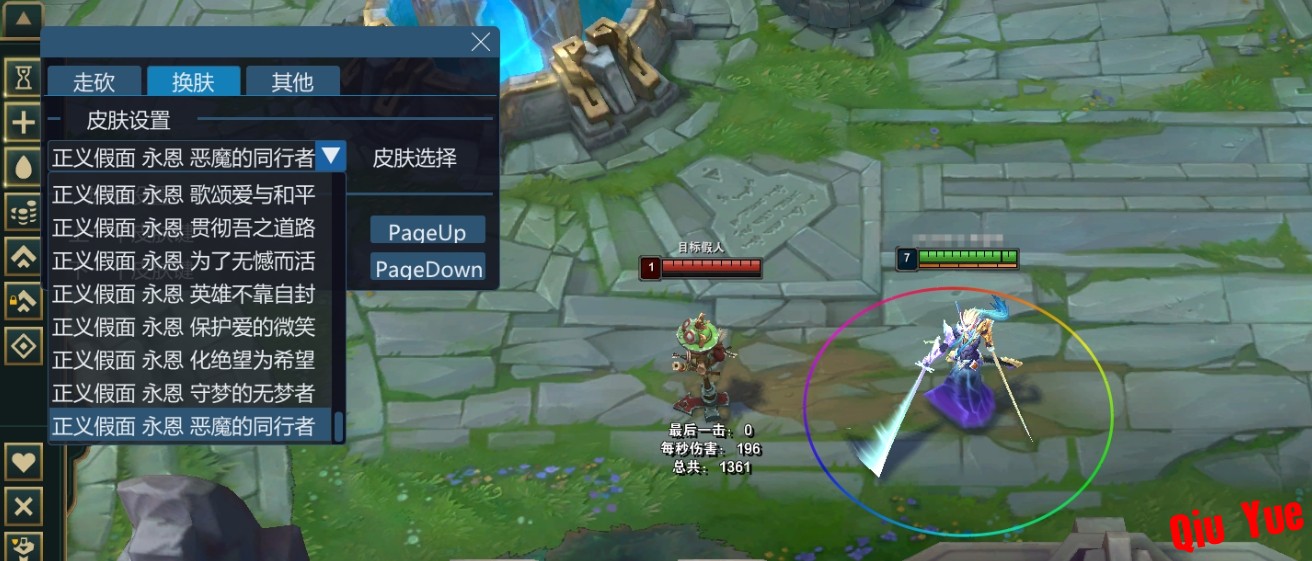Select the 保护爱的微笑 skin entry
Image resolution: width=1312 pixels, height=561 pixels.
click(x=184, y=327)
